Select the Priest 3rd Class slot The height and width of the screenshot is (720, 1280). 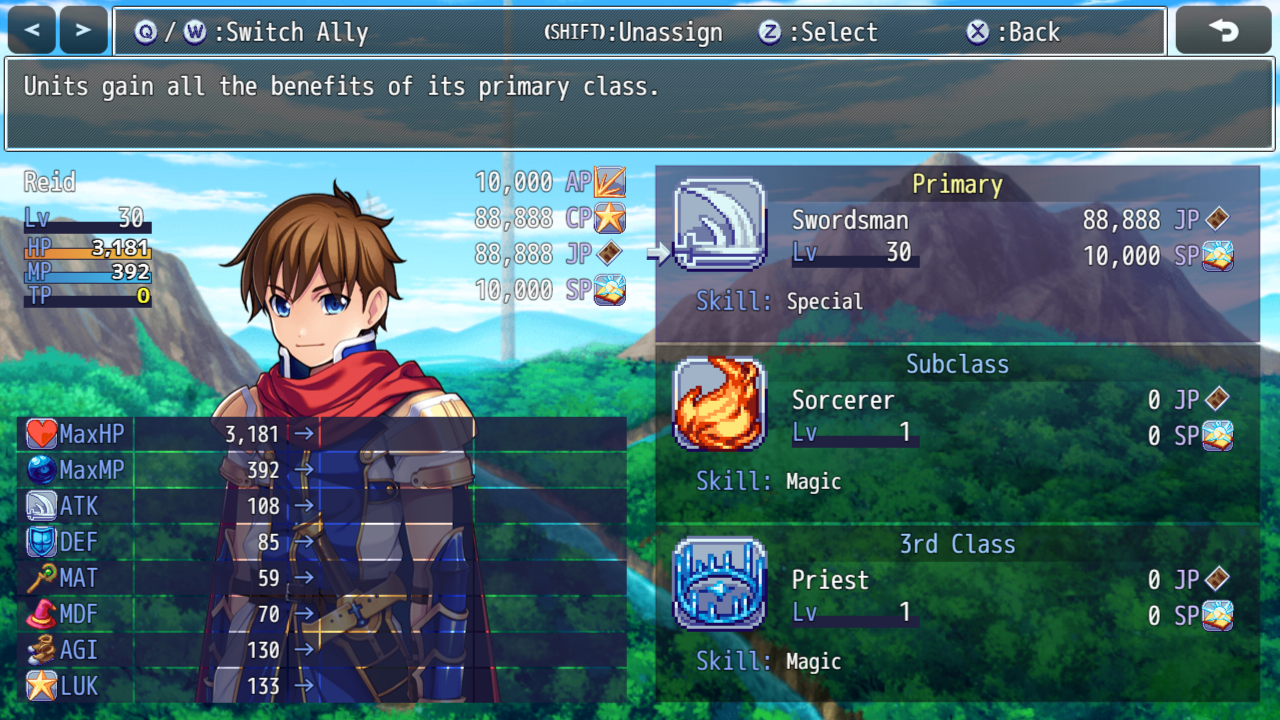tap(957, 613)
